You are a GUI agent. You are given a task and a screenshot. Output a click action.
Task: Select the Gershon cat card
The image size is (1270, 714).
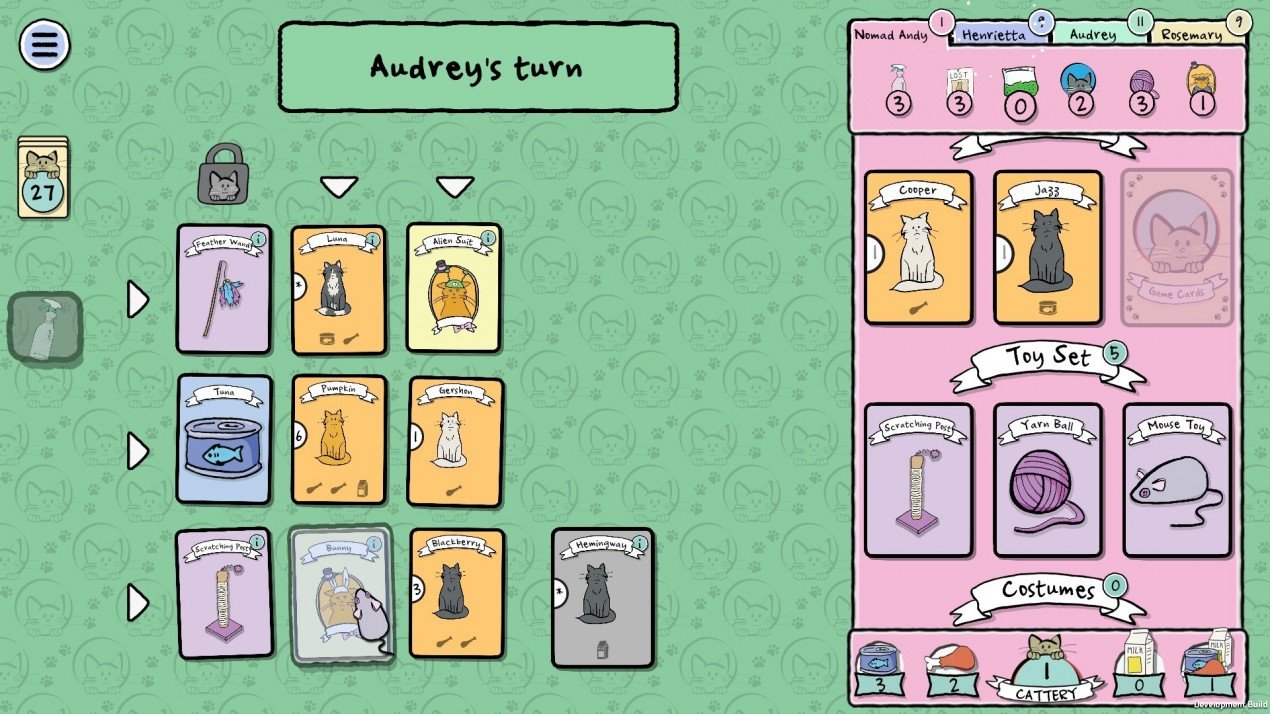pyautogui.click(x=455, y=441)
